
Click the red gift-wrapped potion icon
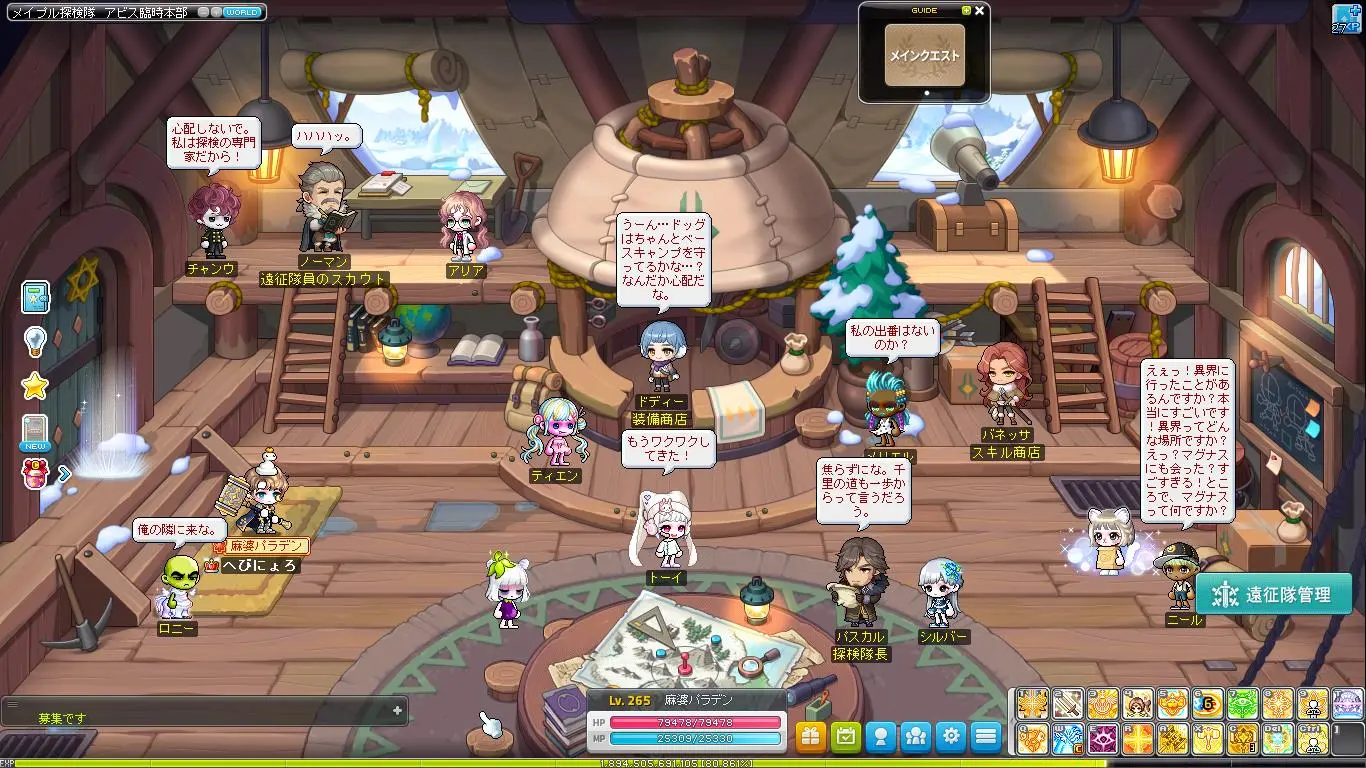click(36, 475)
